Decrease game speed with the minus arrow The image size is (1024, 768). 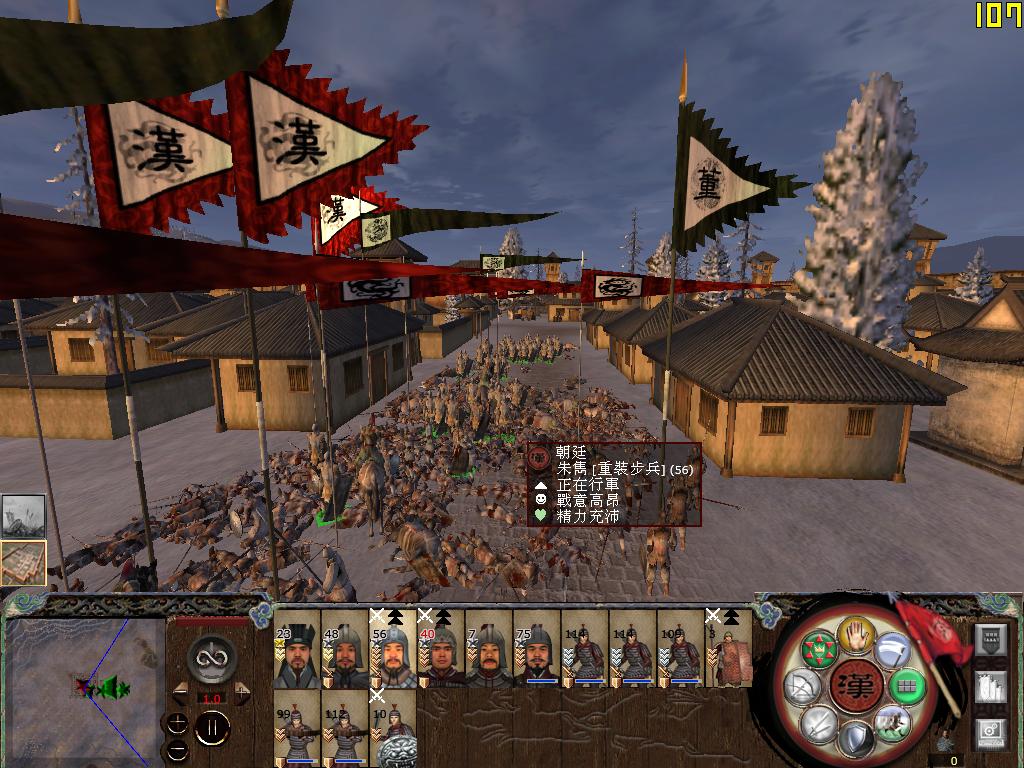[181, 692]
